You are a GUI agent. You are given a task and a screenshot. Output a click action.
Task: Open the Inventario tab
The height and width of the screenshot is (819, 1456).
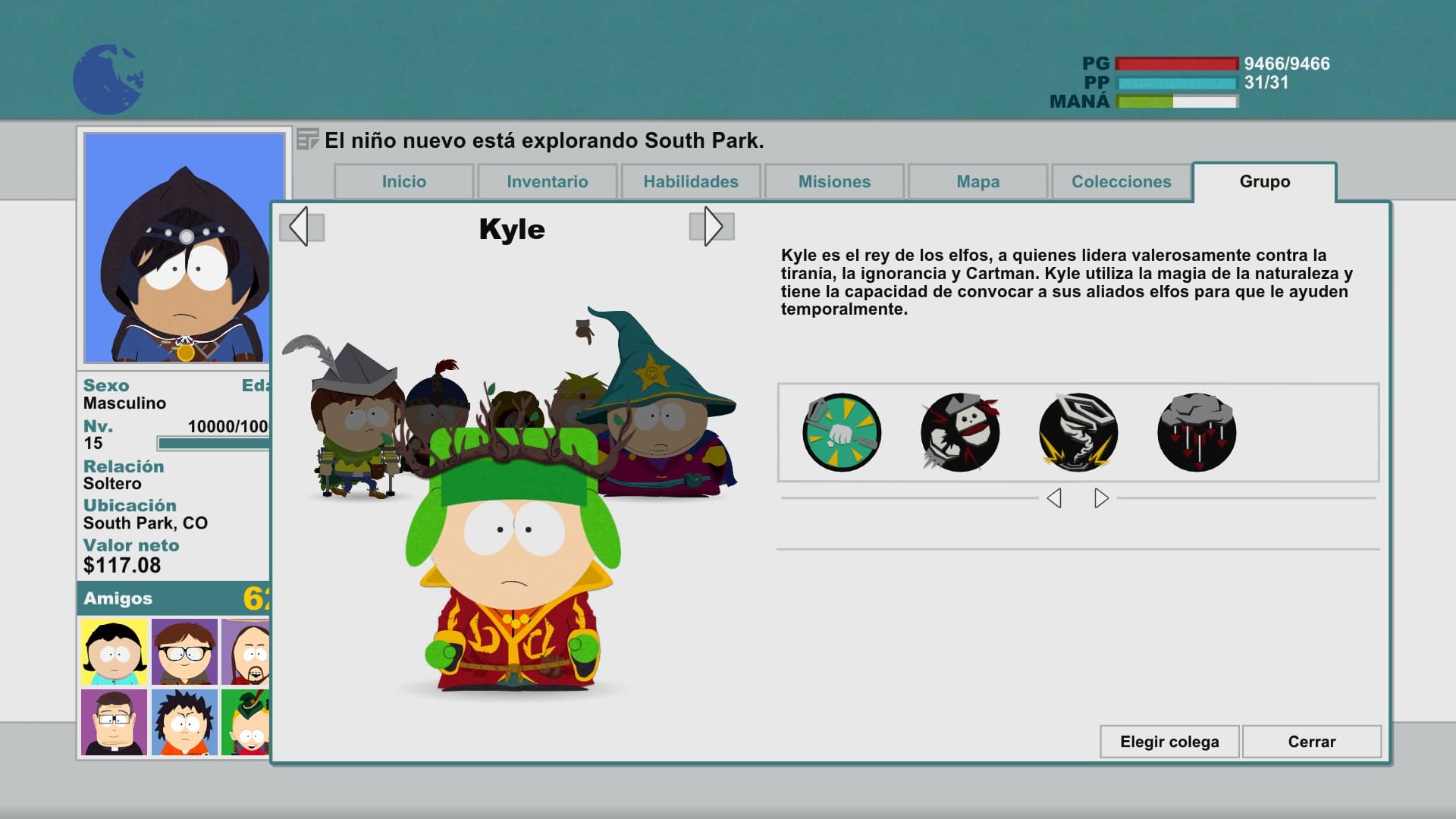tap(547, 182)
